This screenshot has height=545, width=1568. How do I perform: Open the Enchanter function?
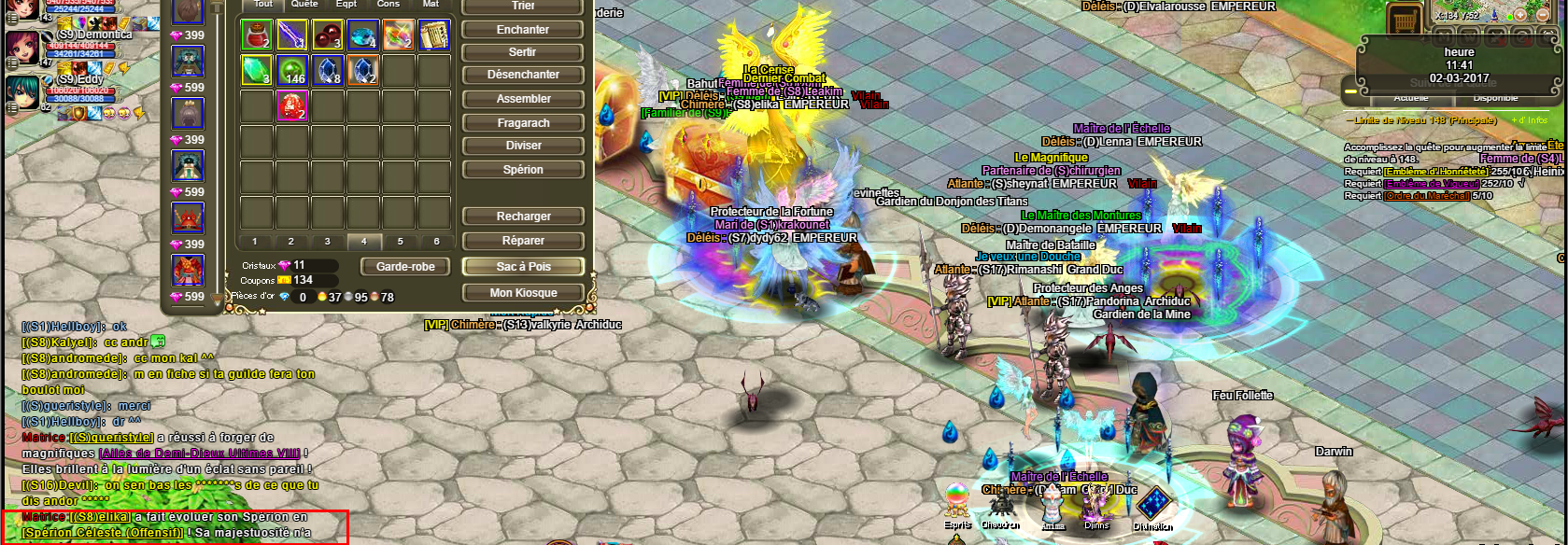(523, 30)
